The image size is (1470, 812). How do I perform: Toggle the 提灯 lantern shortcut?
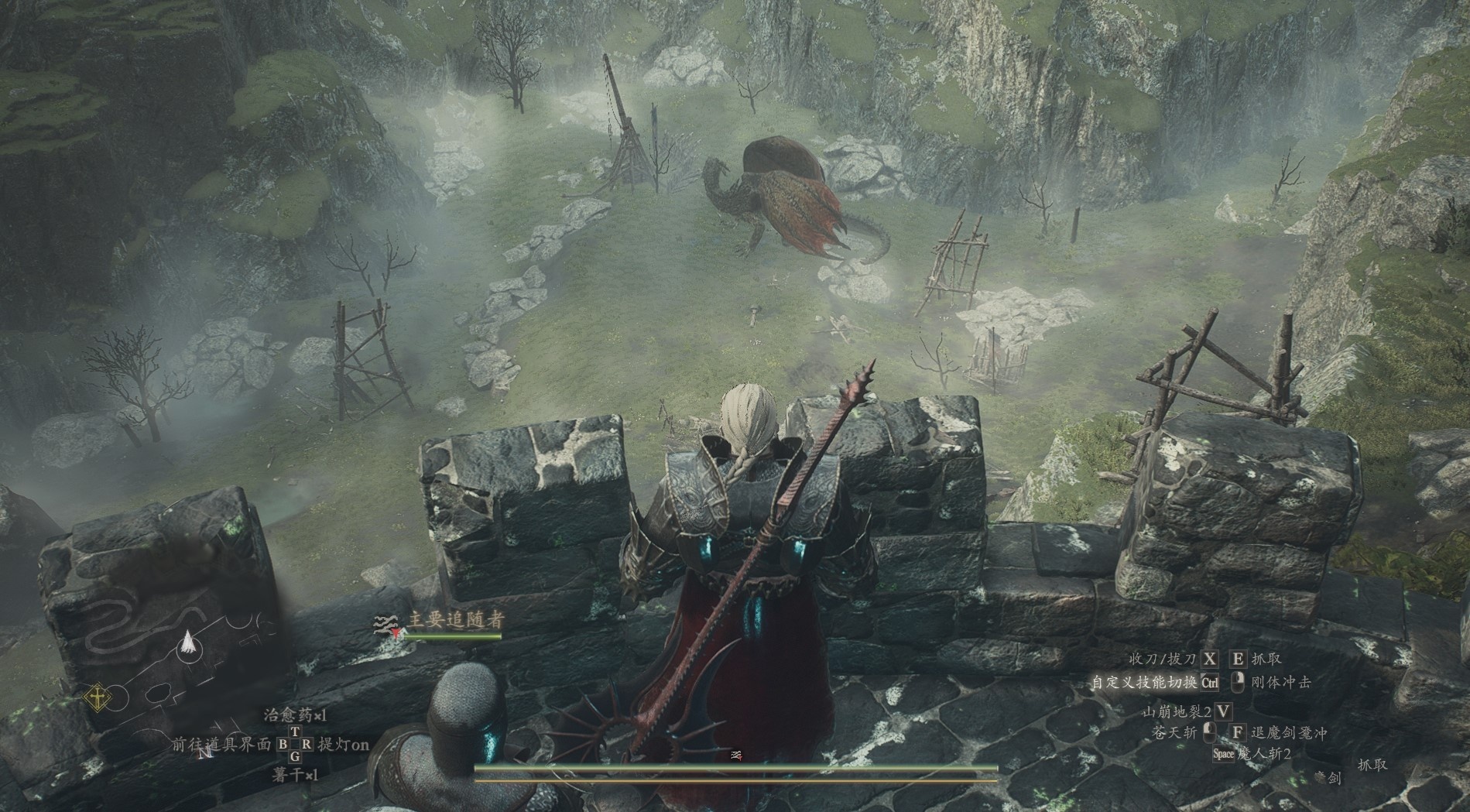pyautogui.click(x=344, y=745)
